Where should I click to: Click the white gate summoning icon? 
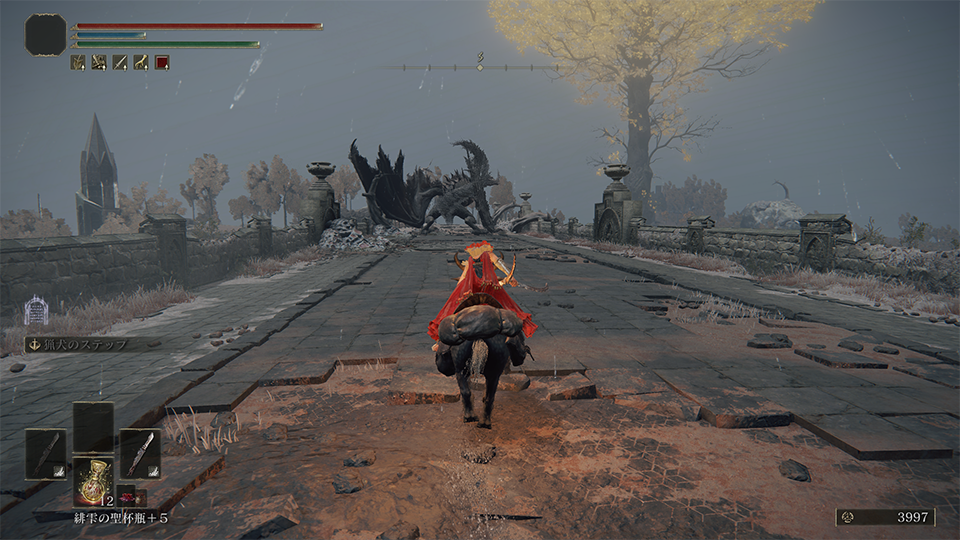pos(36,311)
